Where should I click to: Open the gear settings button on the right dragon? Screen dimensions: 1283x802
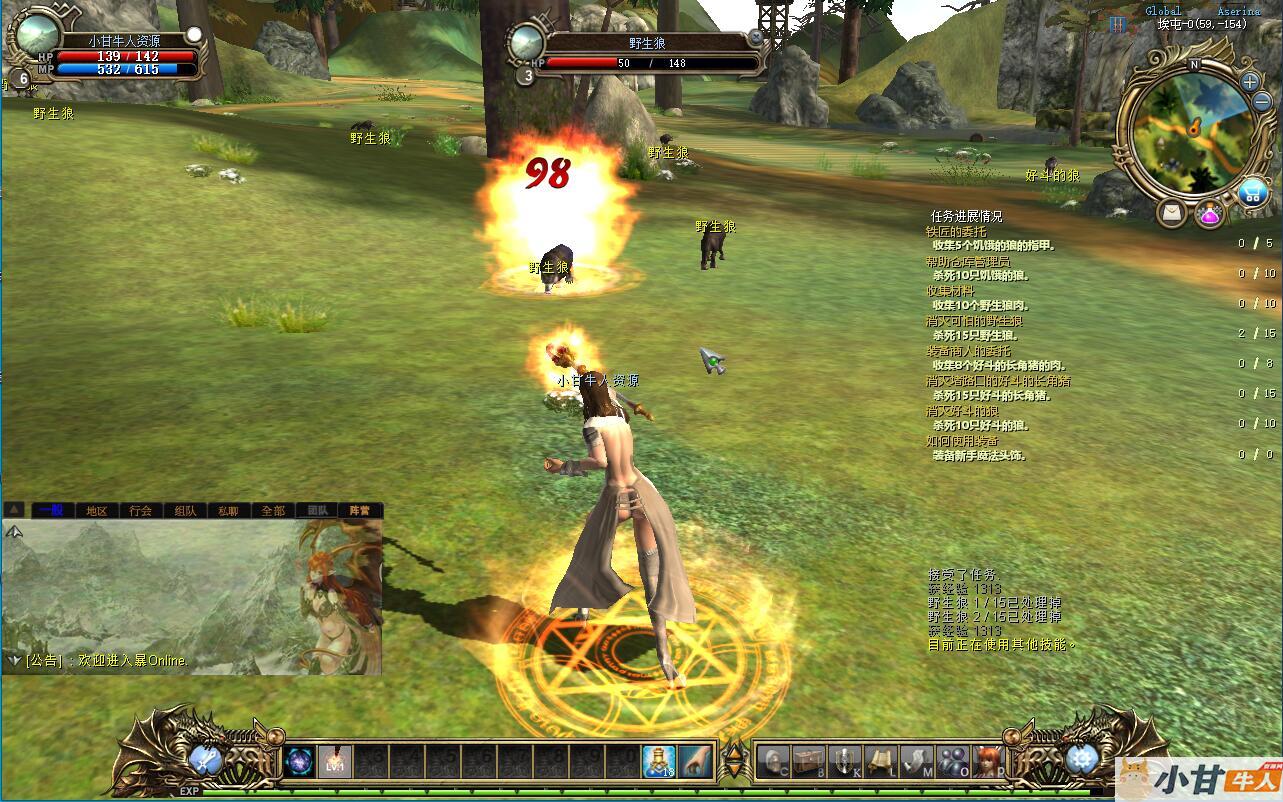point(1081,760)
